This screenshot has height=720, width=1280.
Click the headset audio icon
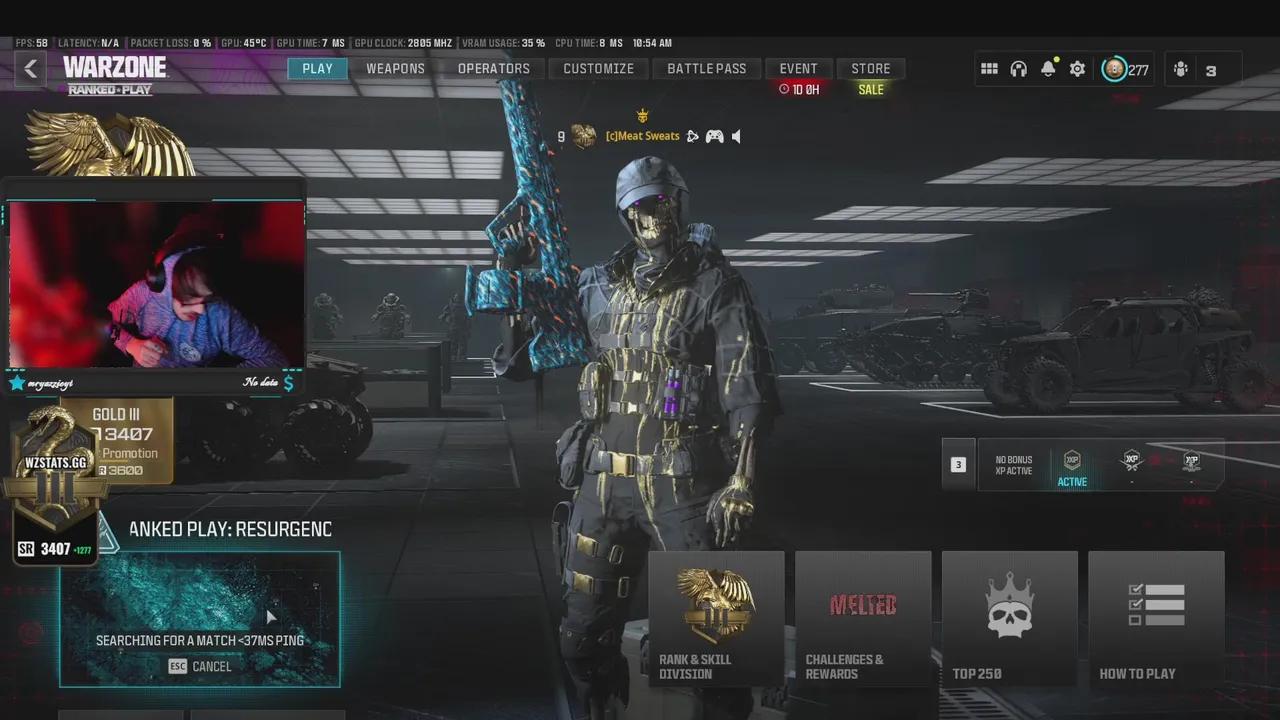tap(1018, 69)
